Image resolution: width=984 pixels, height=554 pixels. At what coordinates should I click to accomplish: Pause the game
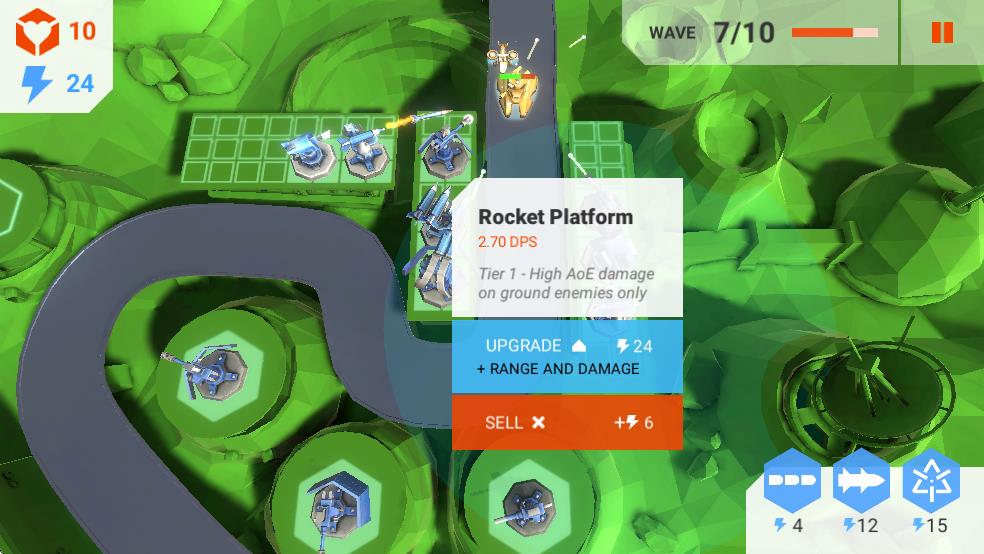pos(942,33)
